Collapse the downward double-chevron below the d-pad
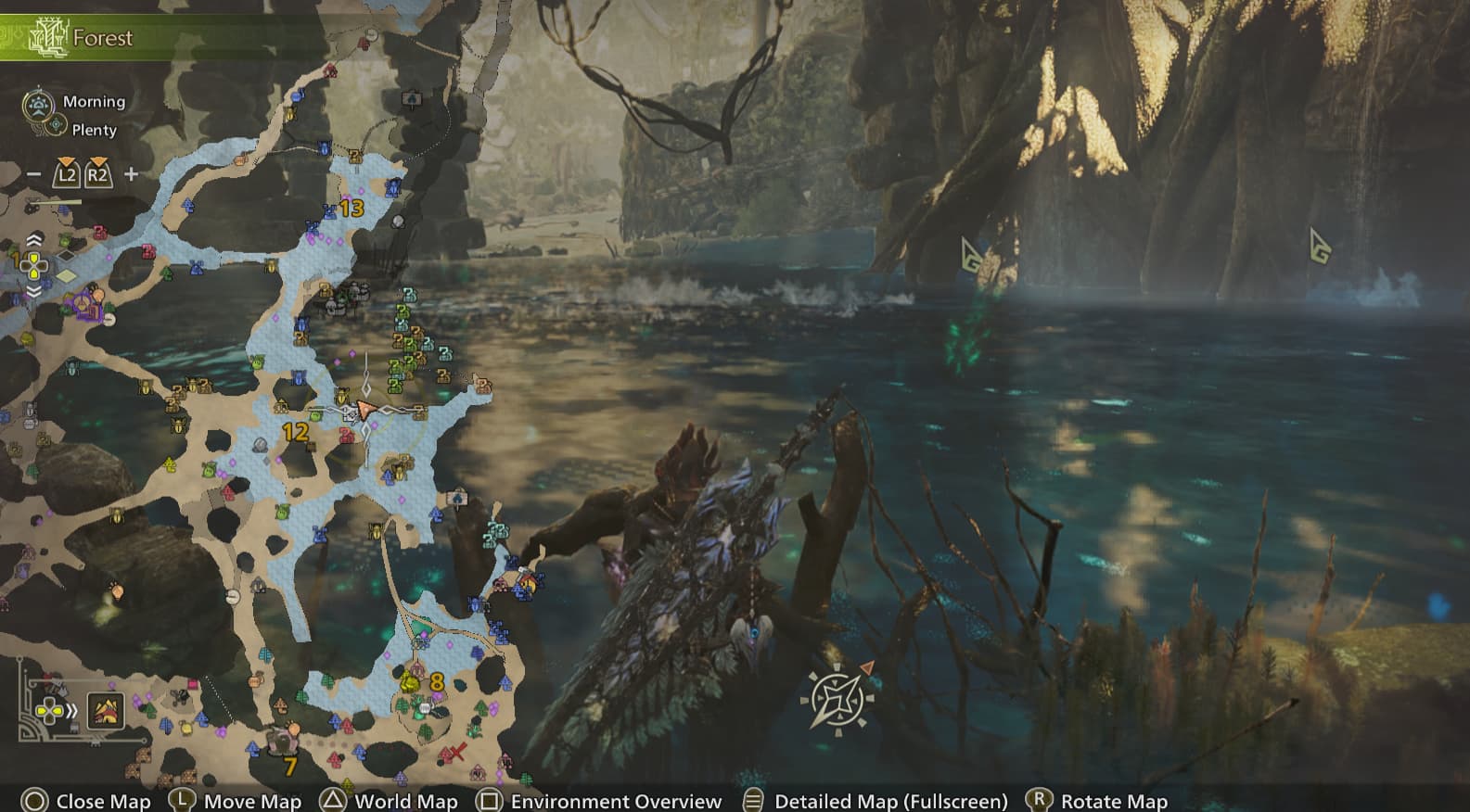Screen dimensions: 1470x812 [34, 291]
